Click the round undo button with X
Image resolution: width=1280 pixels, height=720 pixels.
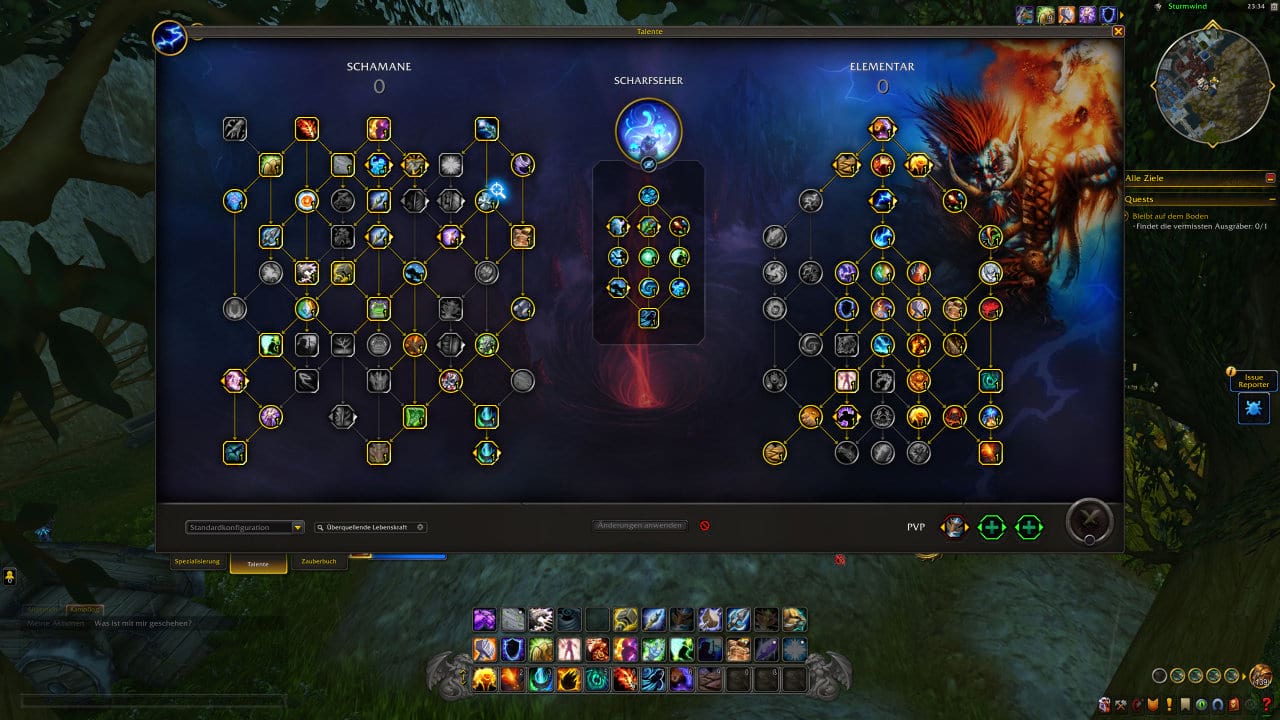pyautogui.click(x=1088, y=521)
